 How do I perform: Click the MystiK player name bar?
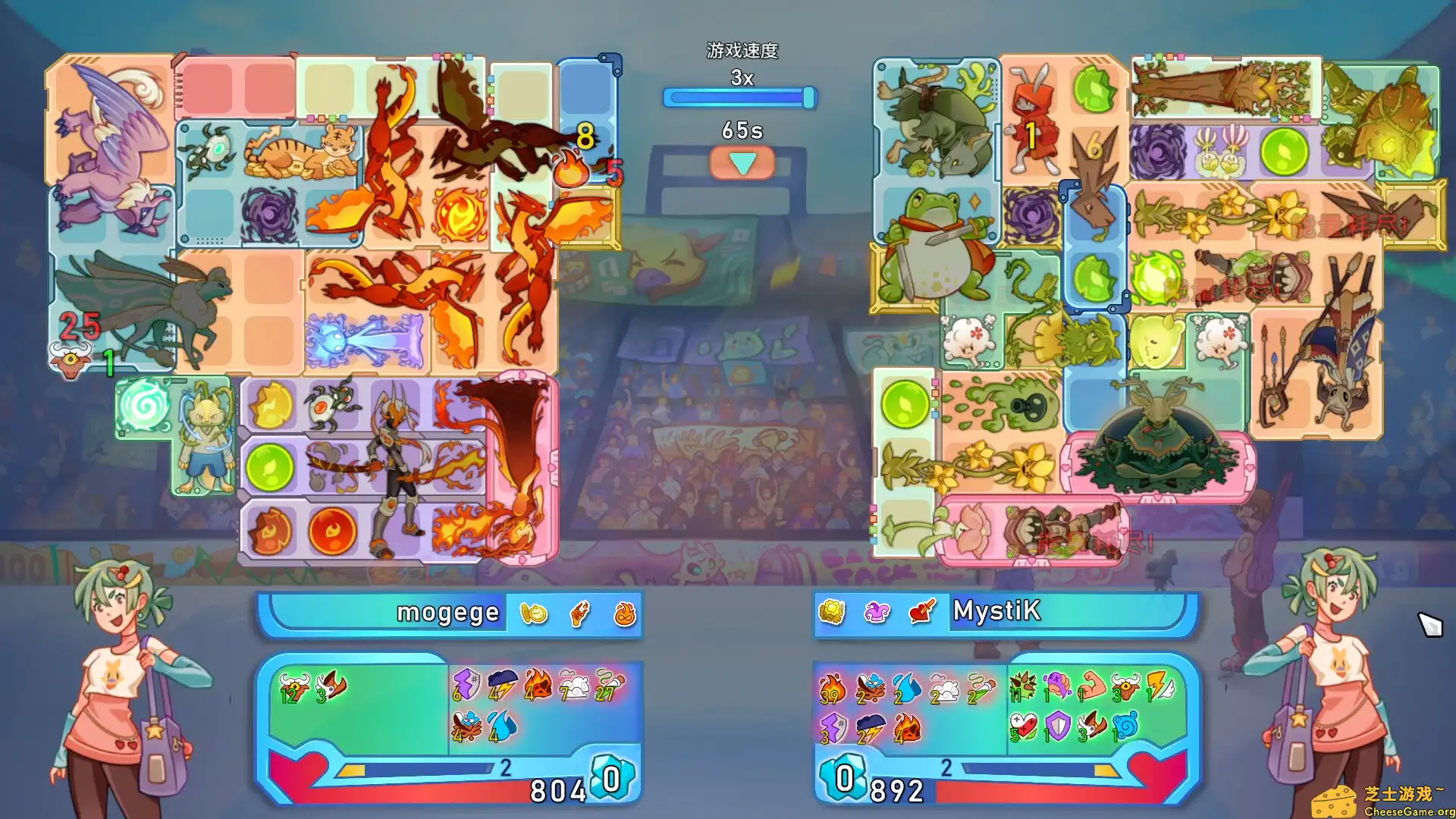click(x=997, y=612)
